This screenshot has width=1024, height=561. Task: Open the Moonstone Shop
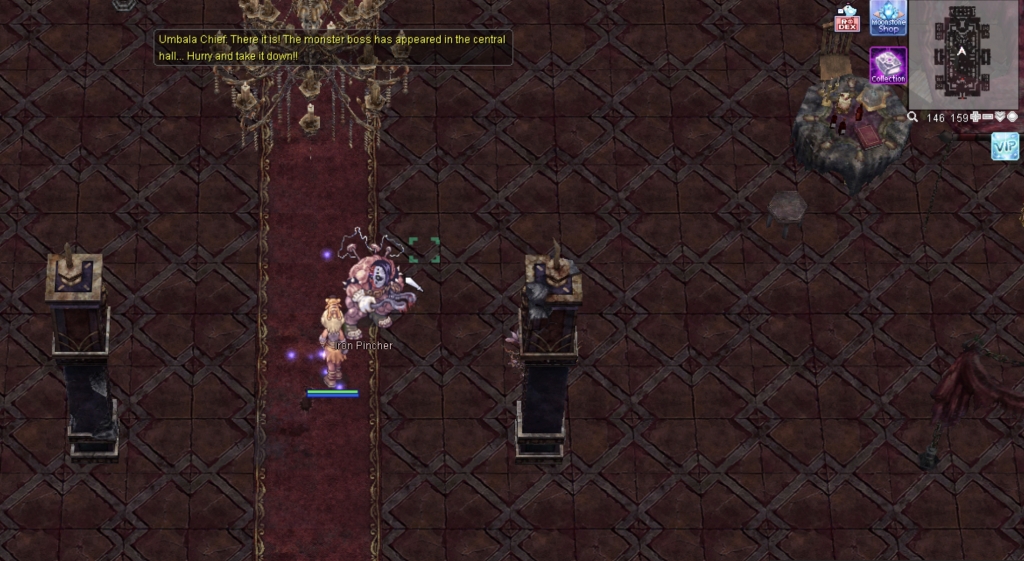[888, 18]
